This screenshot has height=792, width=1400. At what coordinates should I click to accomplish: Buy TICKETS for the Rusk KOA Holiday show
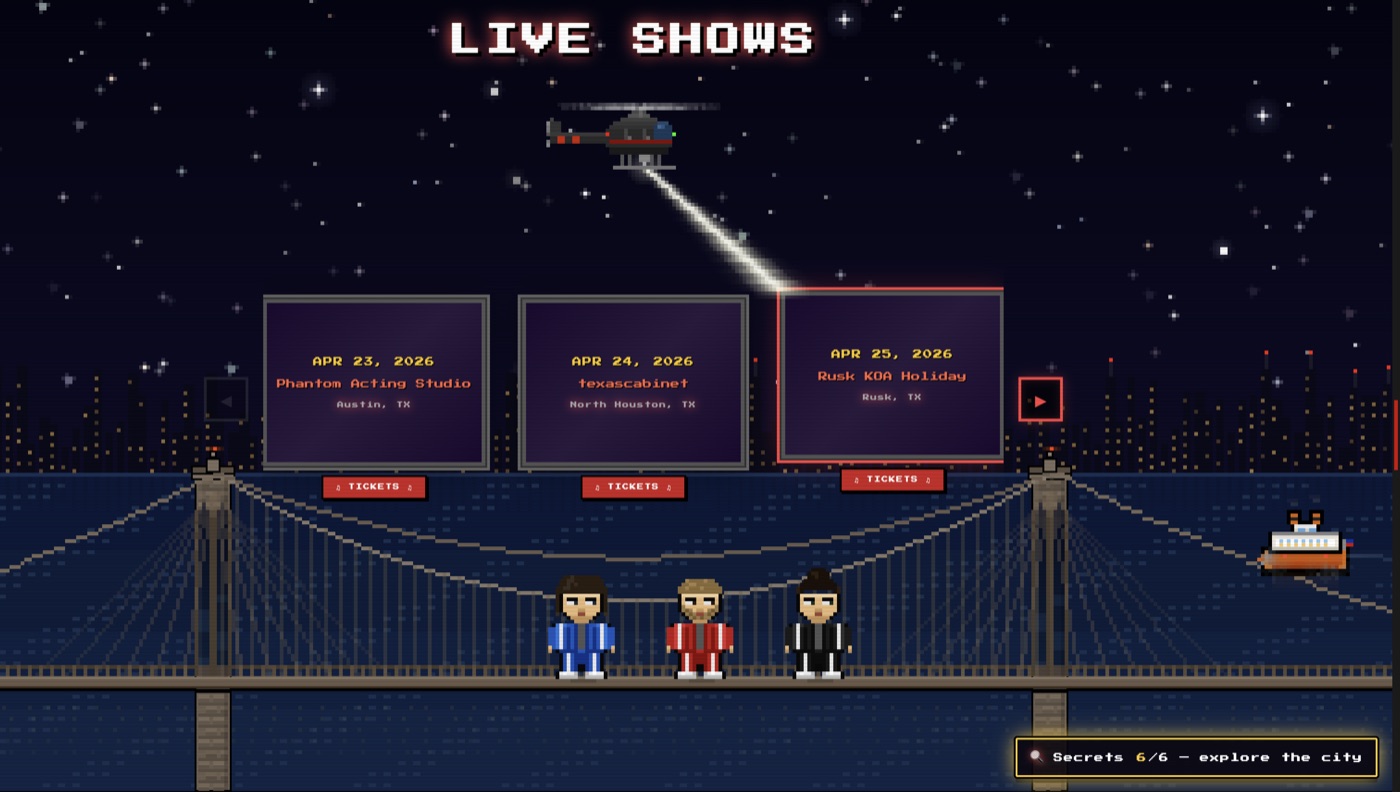pos(891,479)
